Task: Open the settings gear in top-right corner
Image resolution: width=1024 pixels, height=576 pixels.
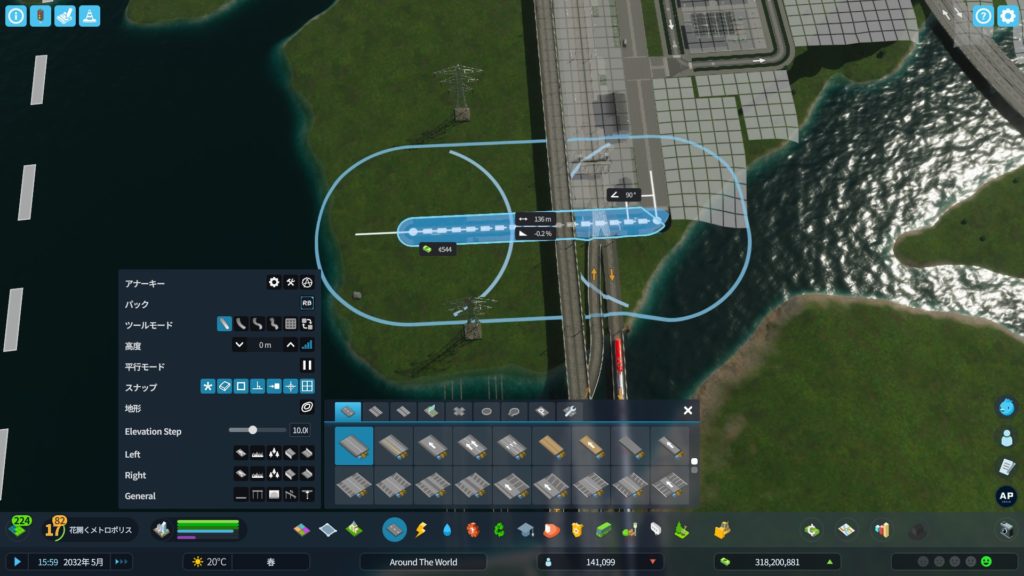Action: pos(1007,16)
